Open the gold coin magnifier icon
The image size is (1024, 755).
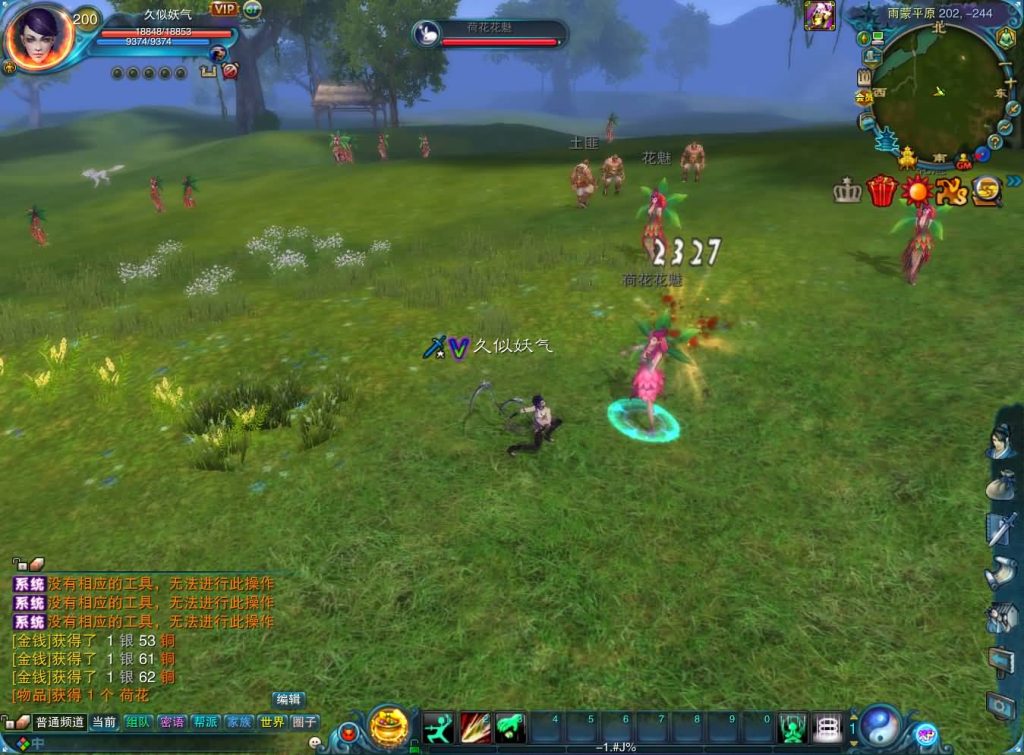tap(987, 190)
